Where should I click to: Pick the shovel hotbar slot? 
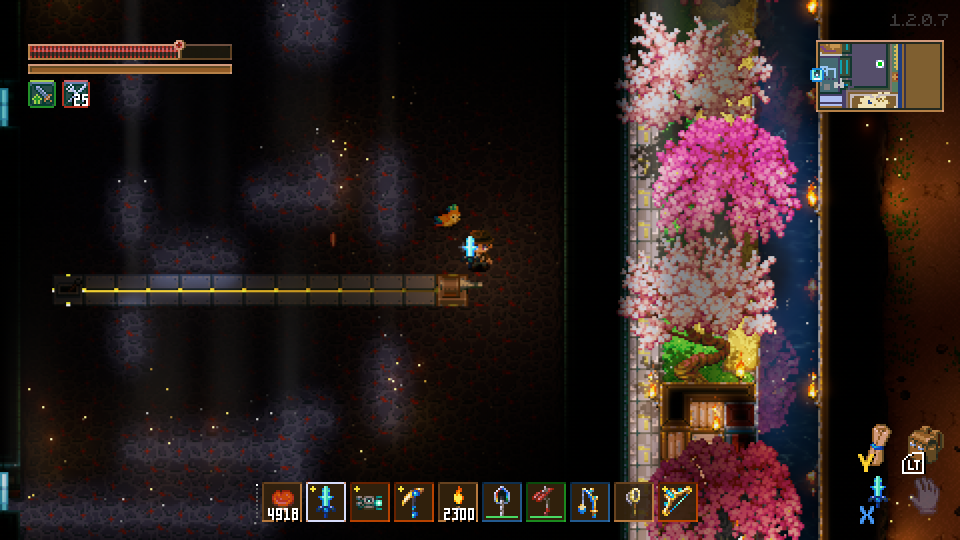(502, 502)
